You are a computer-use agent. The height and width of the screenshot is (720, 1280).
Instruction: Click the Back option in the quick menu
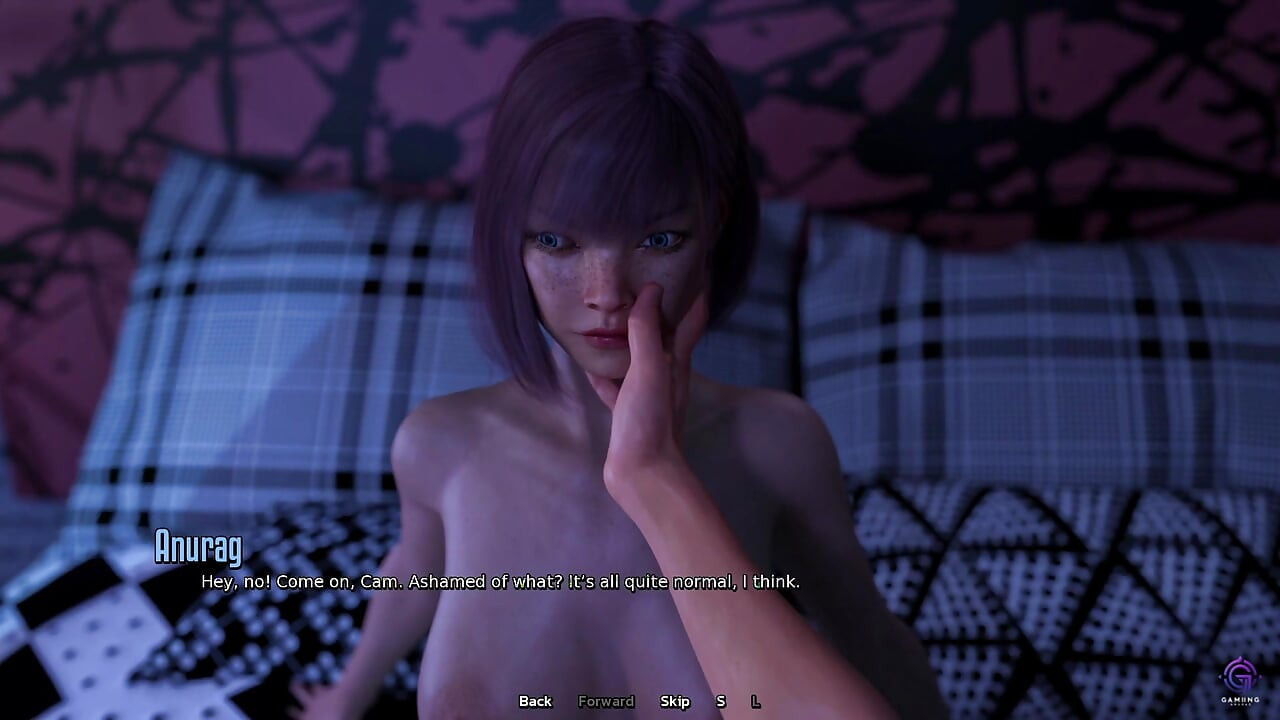[x=535, y=702]
